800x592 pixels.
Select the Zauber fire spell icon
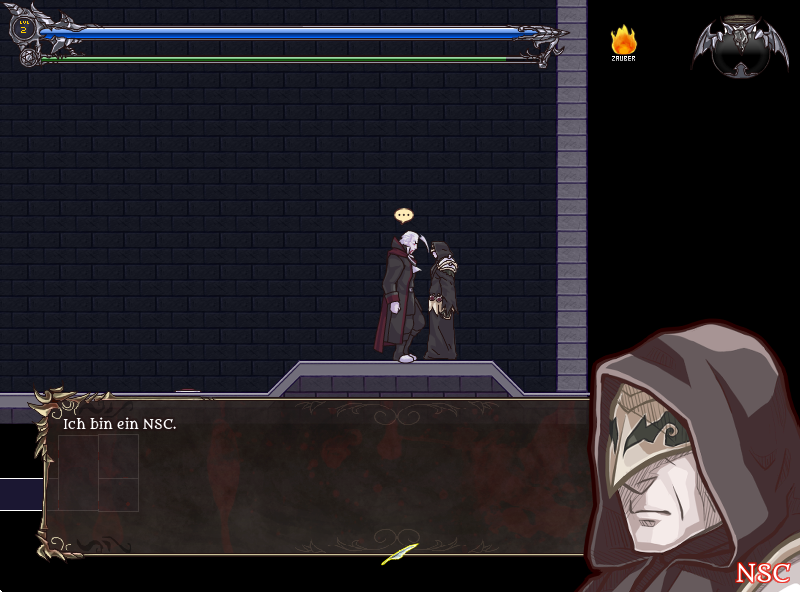point(623,40)
